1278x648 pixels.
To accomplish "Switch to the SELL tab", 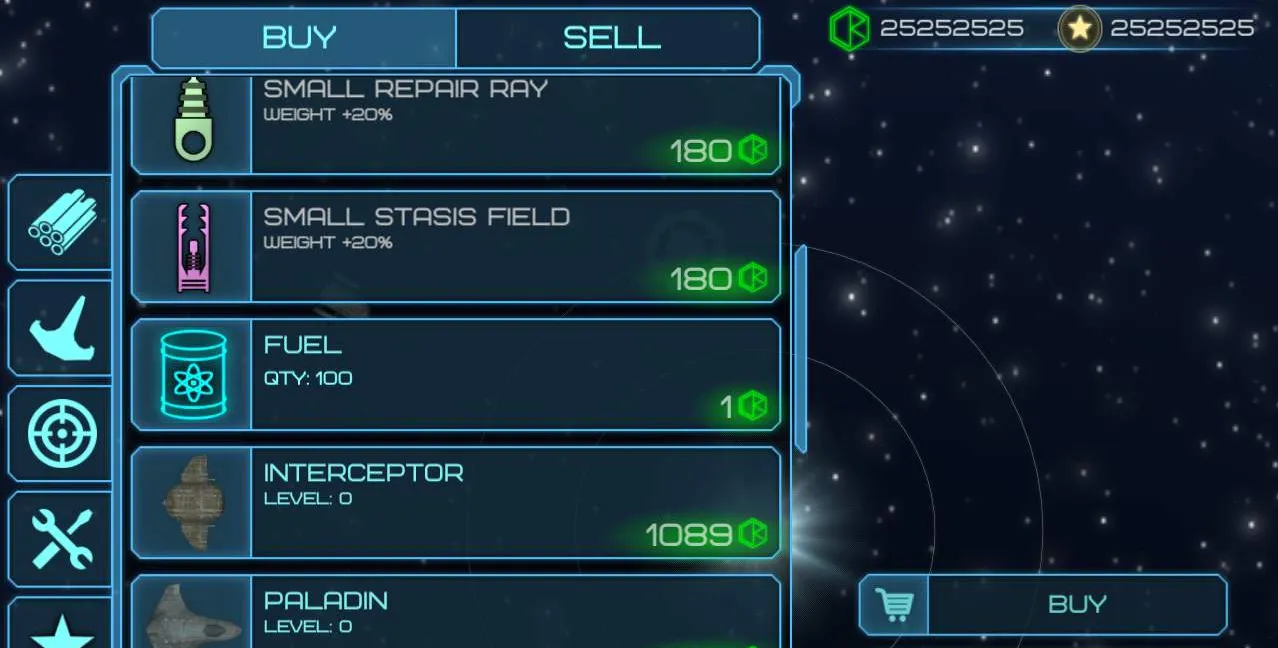I will pos(608,38).
